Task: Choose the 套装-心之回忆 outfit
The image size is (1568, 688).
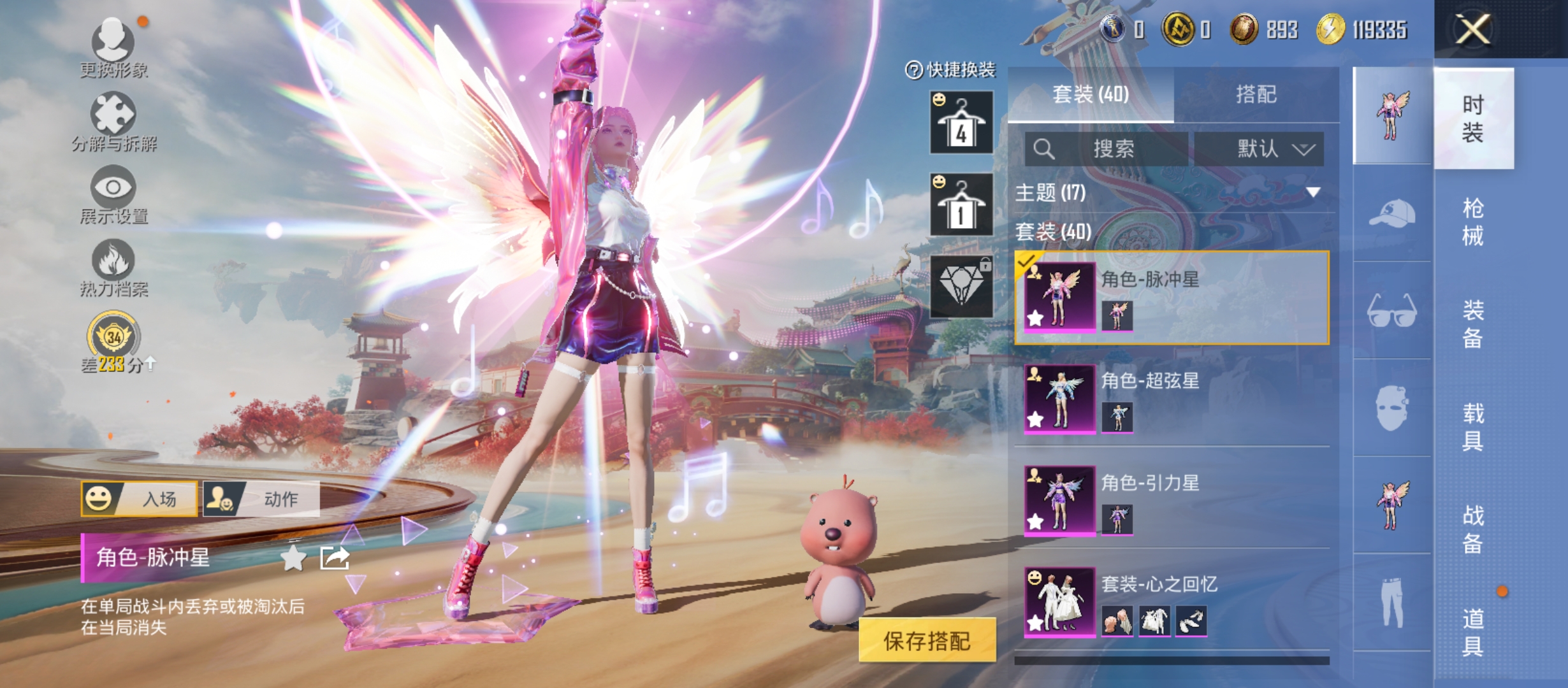Action: 1172,603
